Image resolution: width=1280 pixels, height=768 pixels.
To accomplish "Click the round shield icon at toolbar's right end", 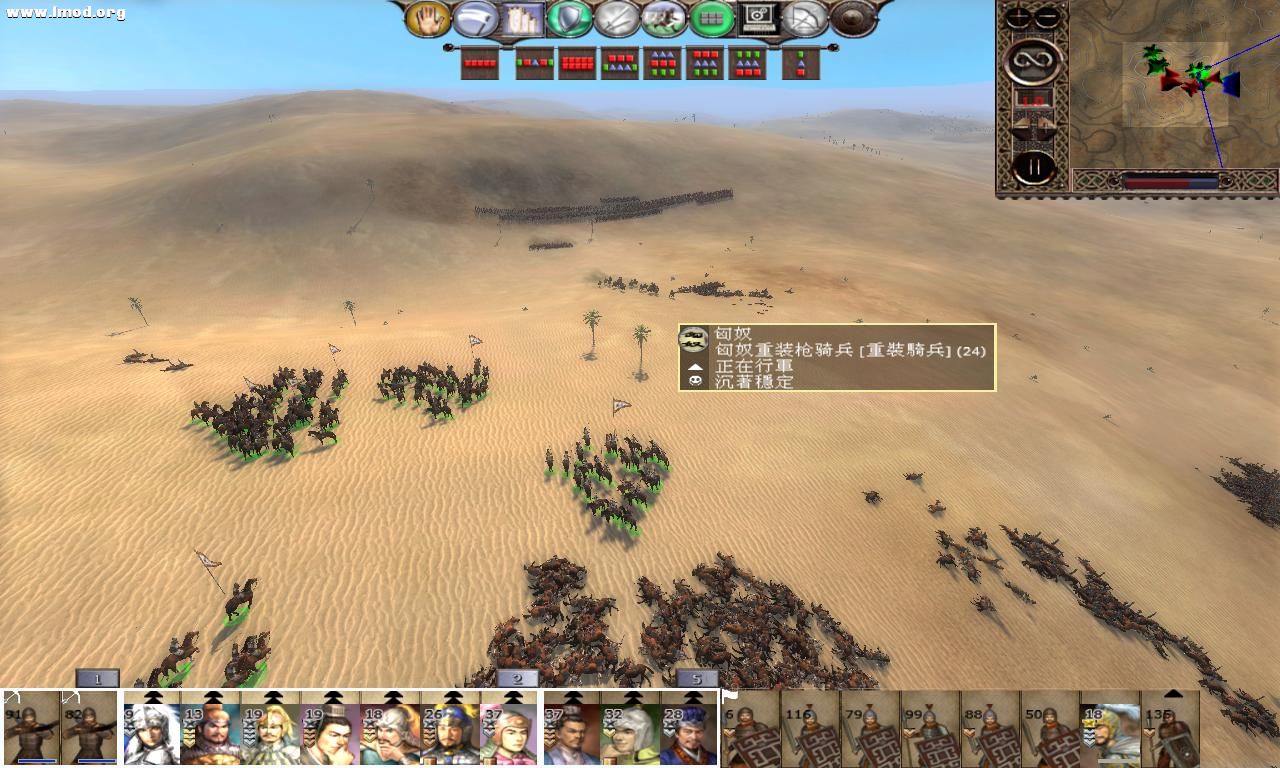I will click(x=850, y=17).
